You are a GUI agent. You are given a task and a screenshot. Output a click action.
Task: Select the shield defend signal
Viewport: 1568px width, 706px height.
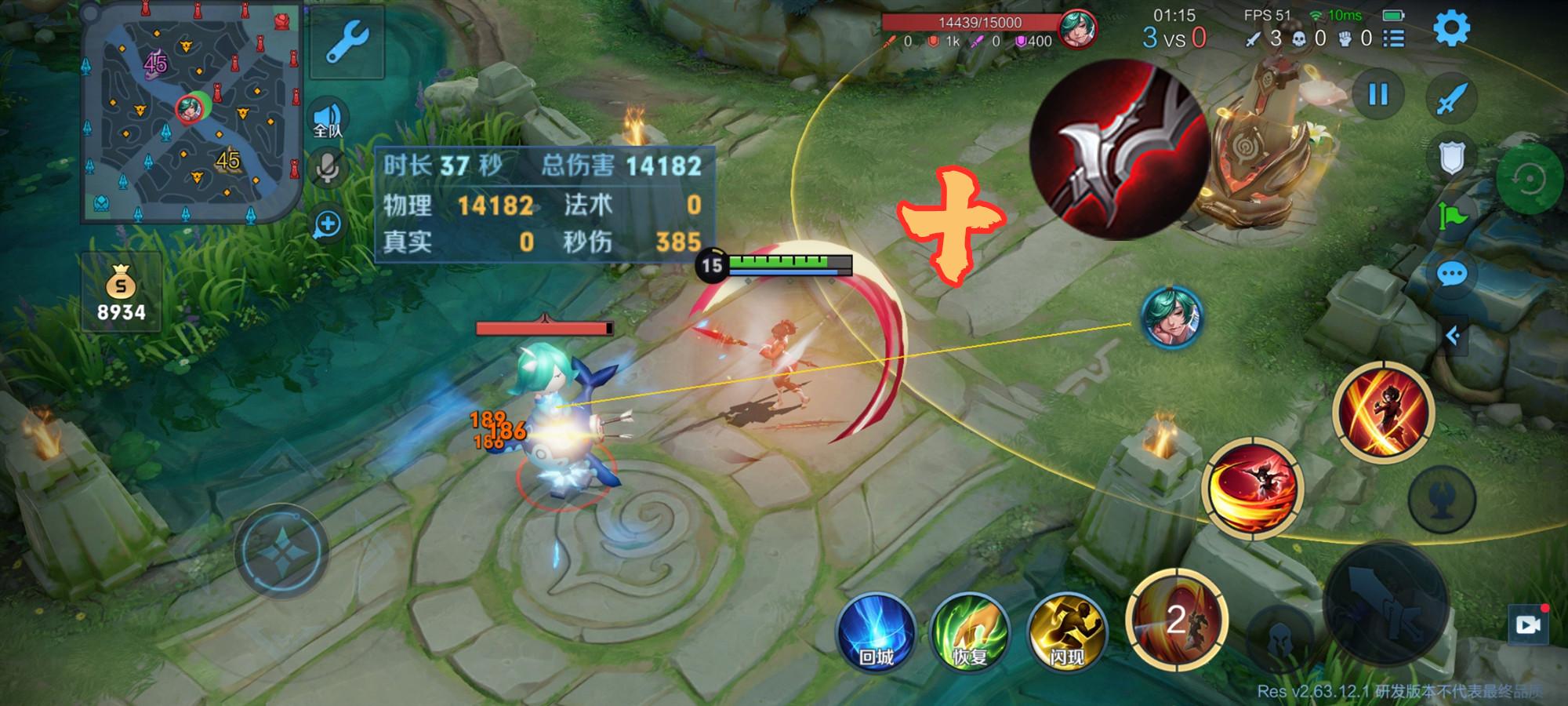pyautogui.click(x=1451, y=158)
